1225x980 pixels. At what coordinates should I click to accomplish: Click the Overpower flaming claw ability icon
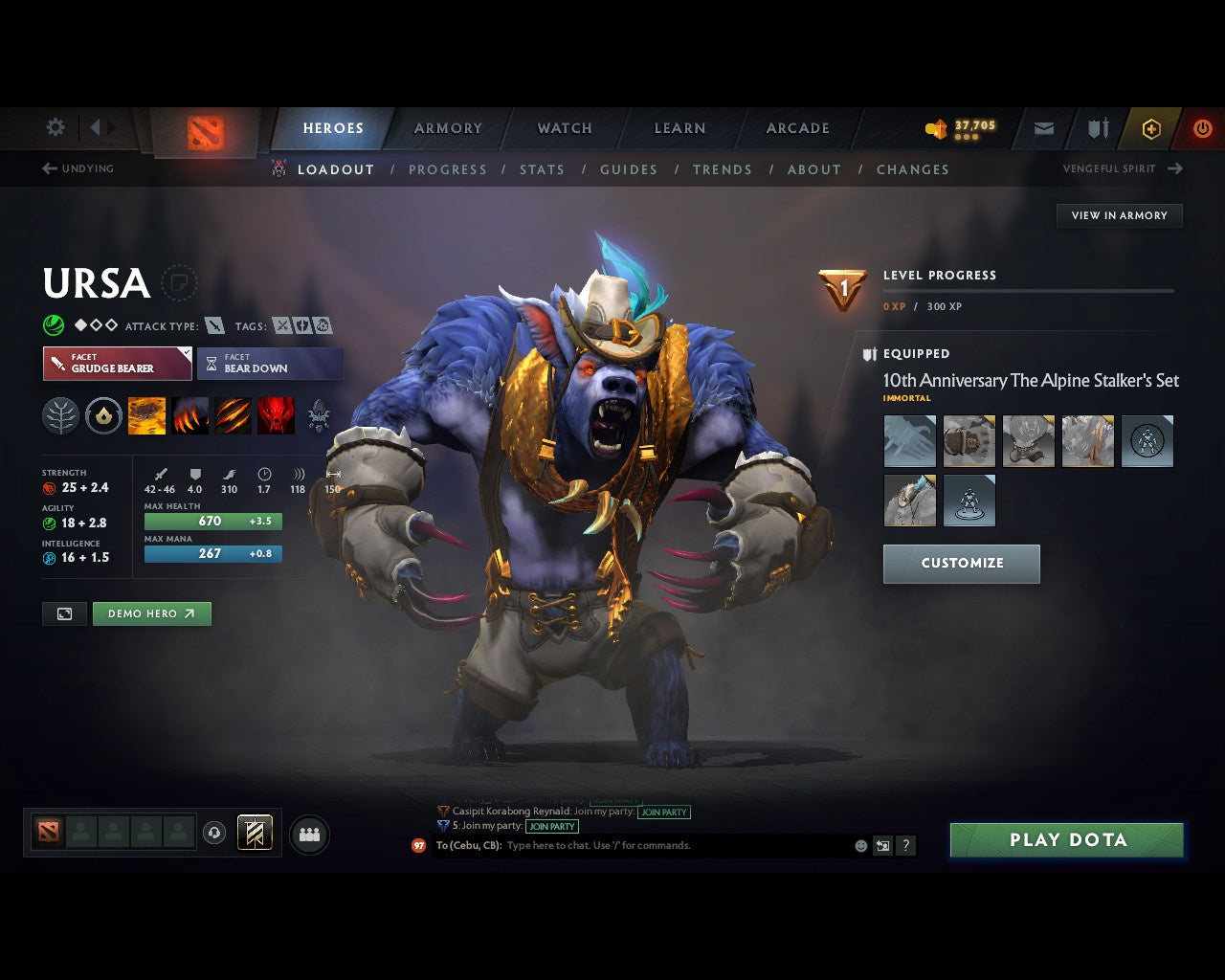click(189, 415)
